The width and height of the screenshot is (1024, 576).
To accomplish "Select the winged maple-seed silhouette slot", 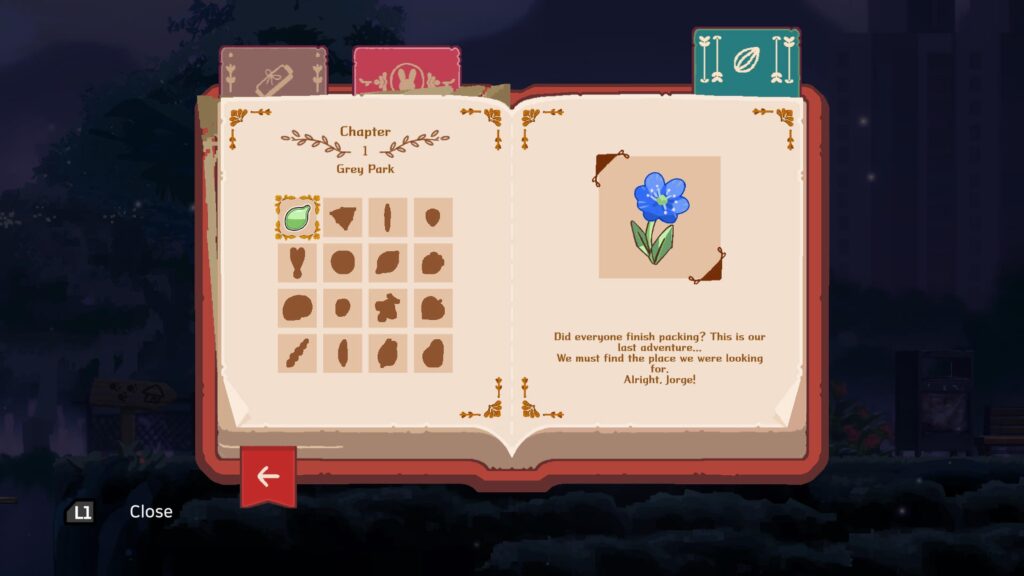I will point(297,263).
